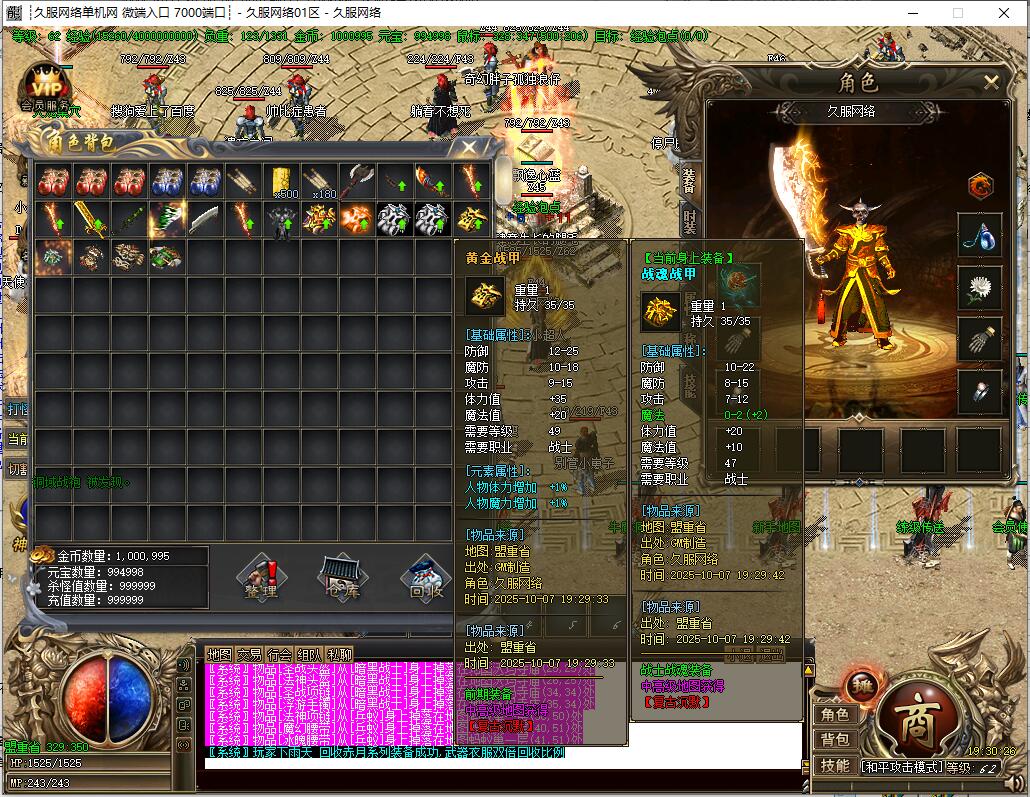Select the white flower equipment slot
Viewport: 1030px width, 797px height.
click(x=979, y=287)
